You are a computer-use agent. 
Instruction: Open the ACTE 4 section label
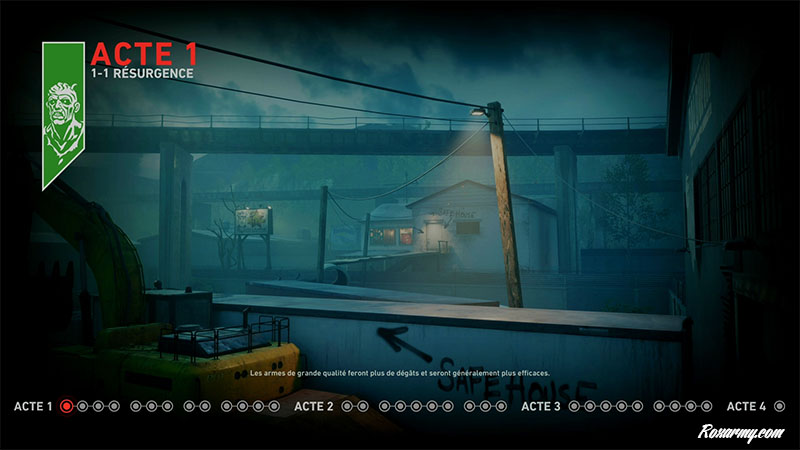[746, 406]
